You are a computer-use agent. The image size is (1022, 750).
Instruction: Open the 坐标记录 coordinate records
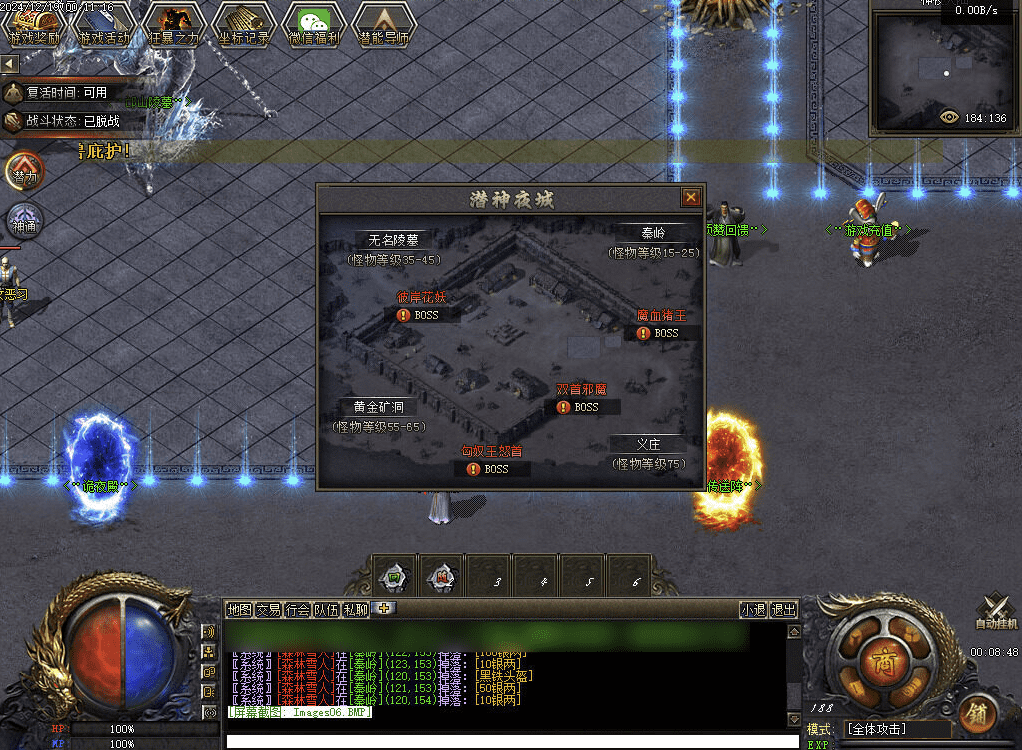click(x=244, y=23)
